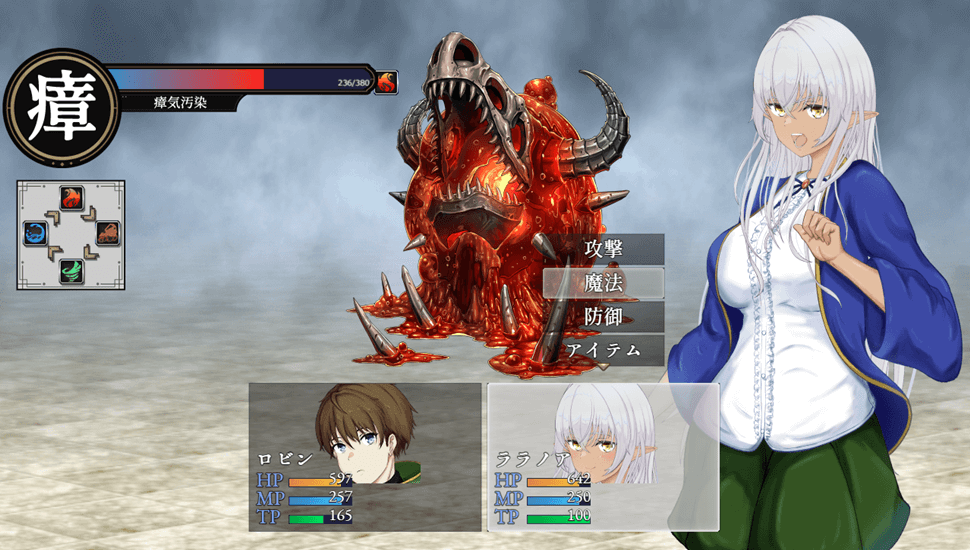Click the brown earth element icon
Image resolution: width=970 pixels, height=550 pixels.
(x=107, y=234)
